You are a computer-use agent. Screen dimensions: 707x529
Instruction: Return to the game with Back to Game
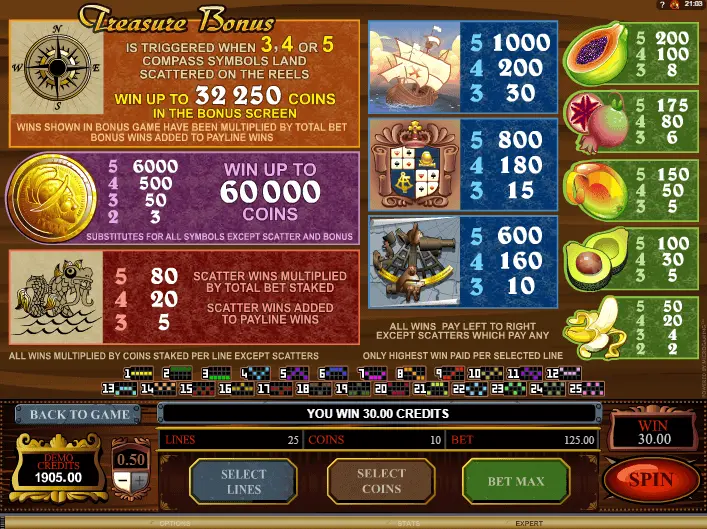(79, 414)
